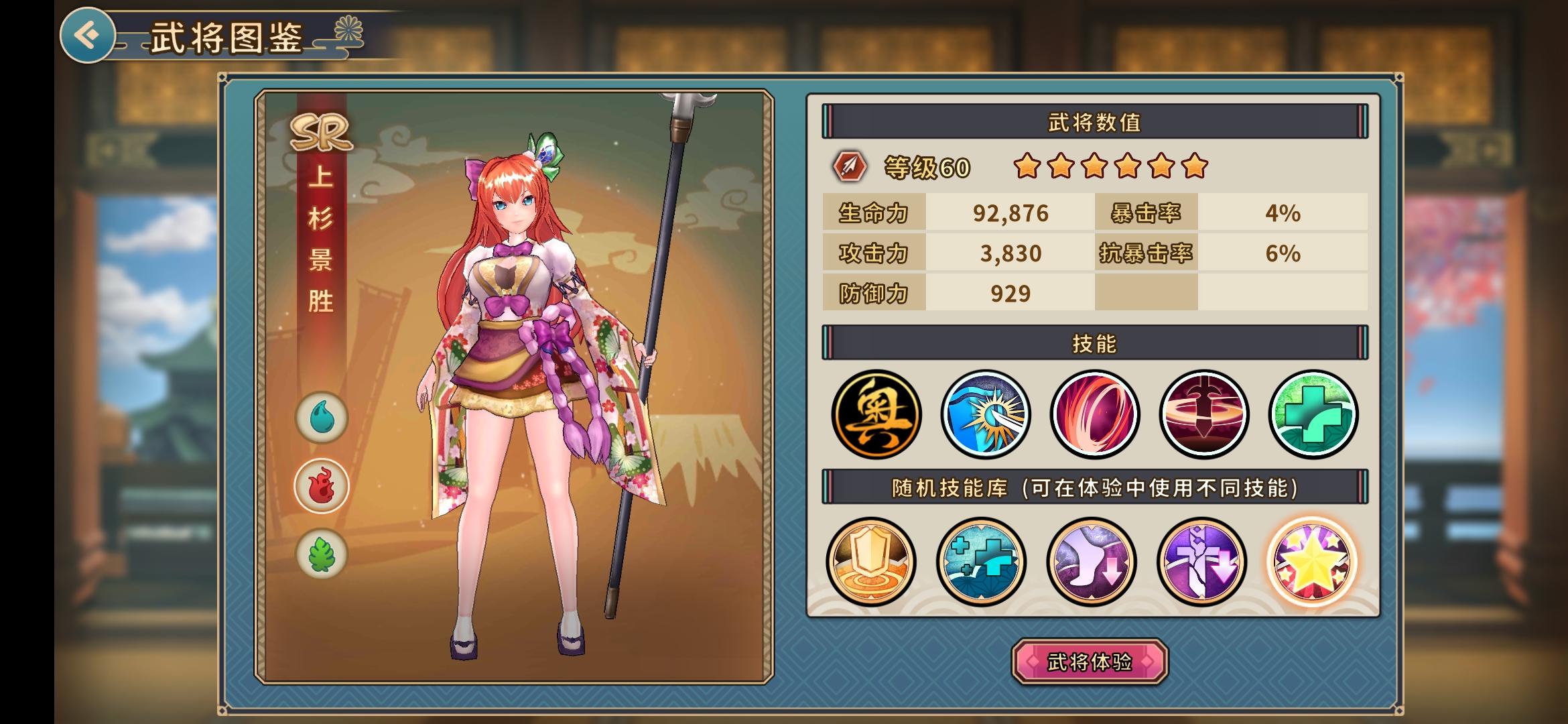This screenshot has width=1568, height=724.
Task: Choose the fire element form
Action: click(x=322, y=486)
